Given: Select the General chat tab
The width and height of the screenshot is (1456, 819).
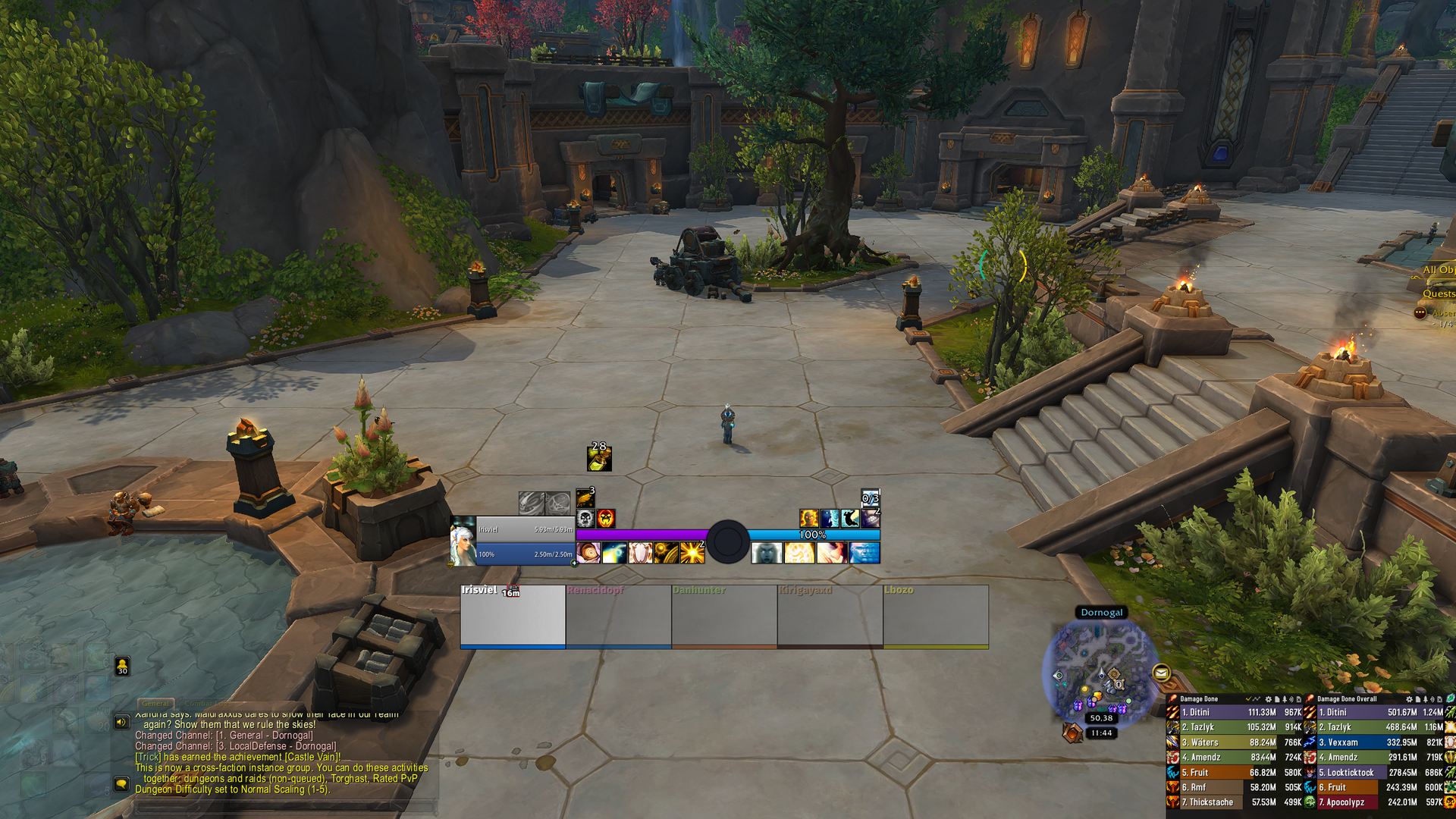Looking at the screenshot, I should tap(156, 704).
